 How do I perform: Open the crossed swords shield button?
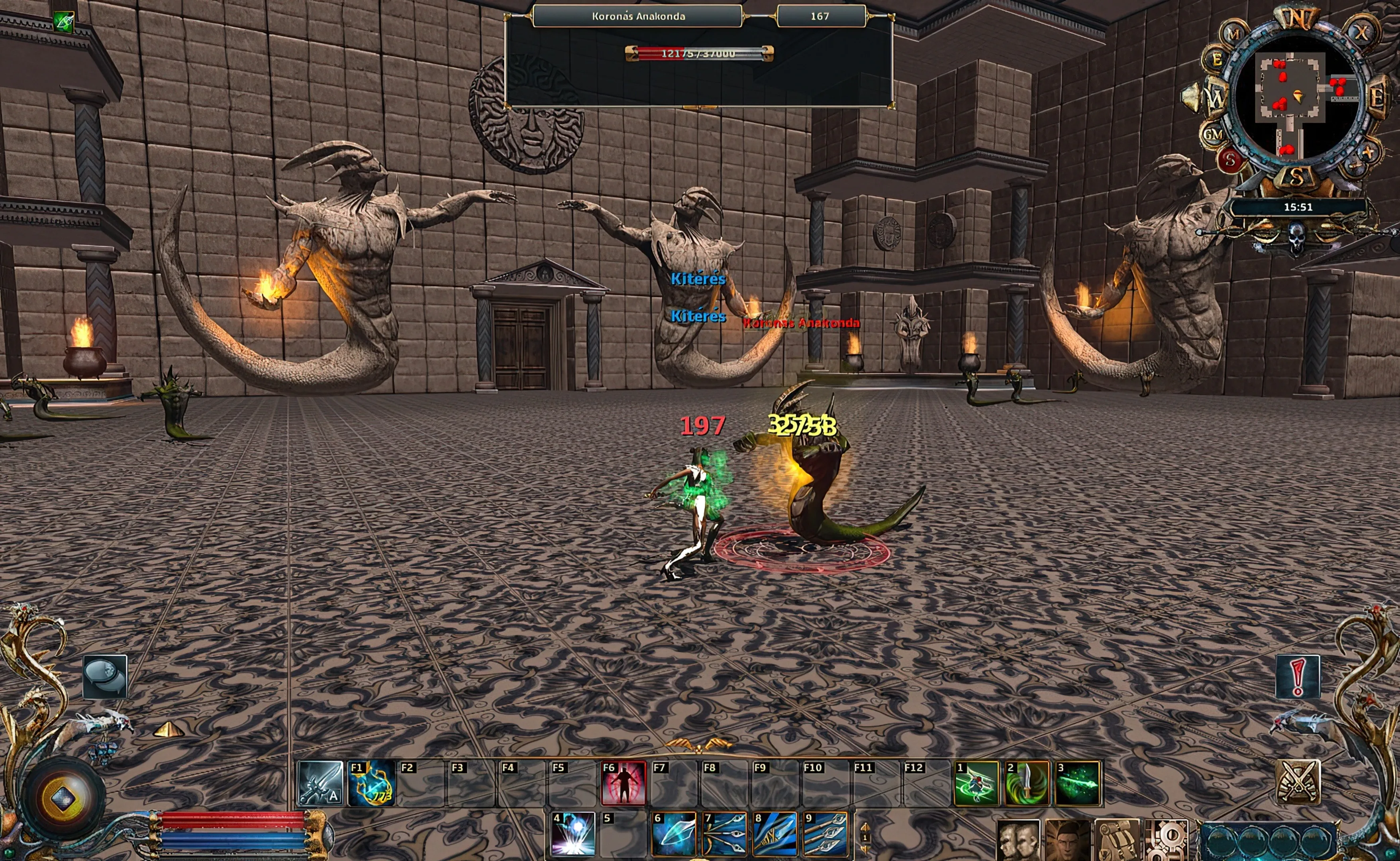1298,782
